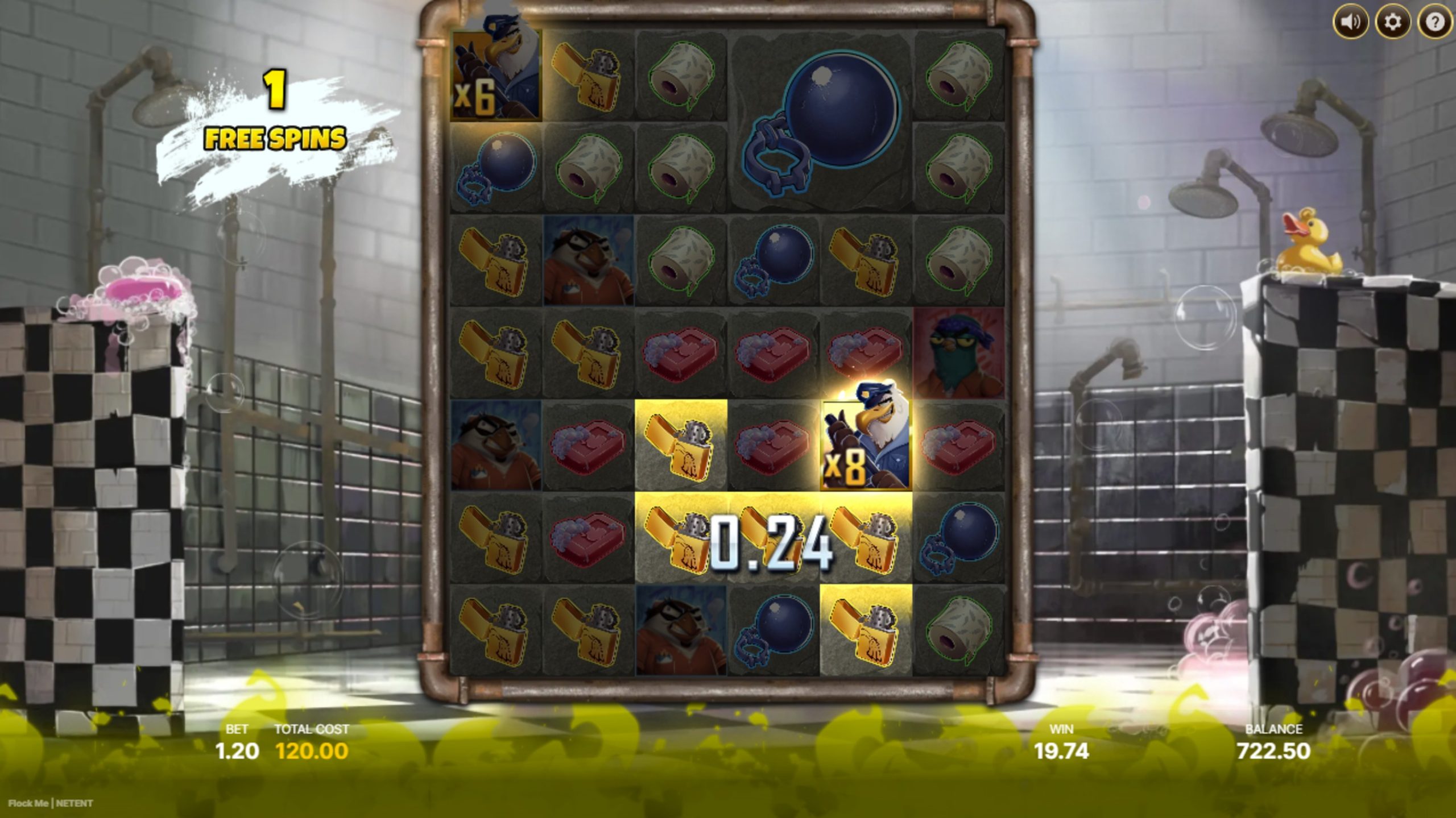Open the settings gear menu

point(1392,23)
